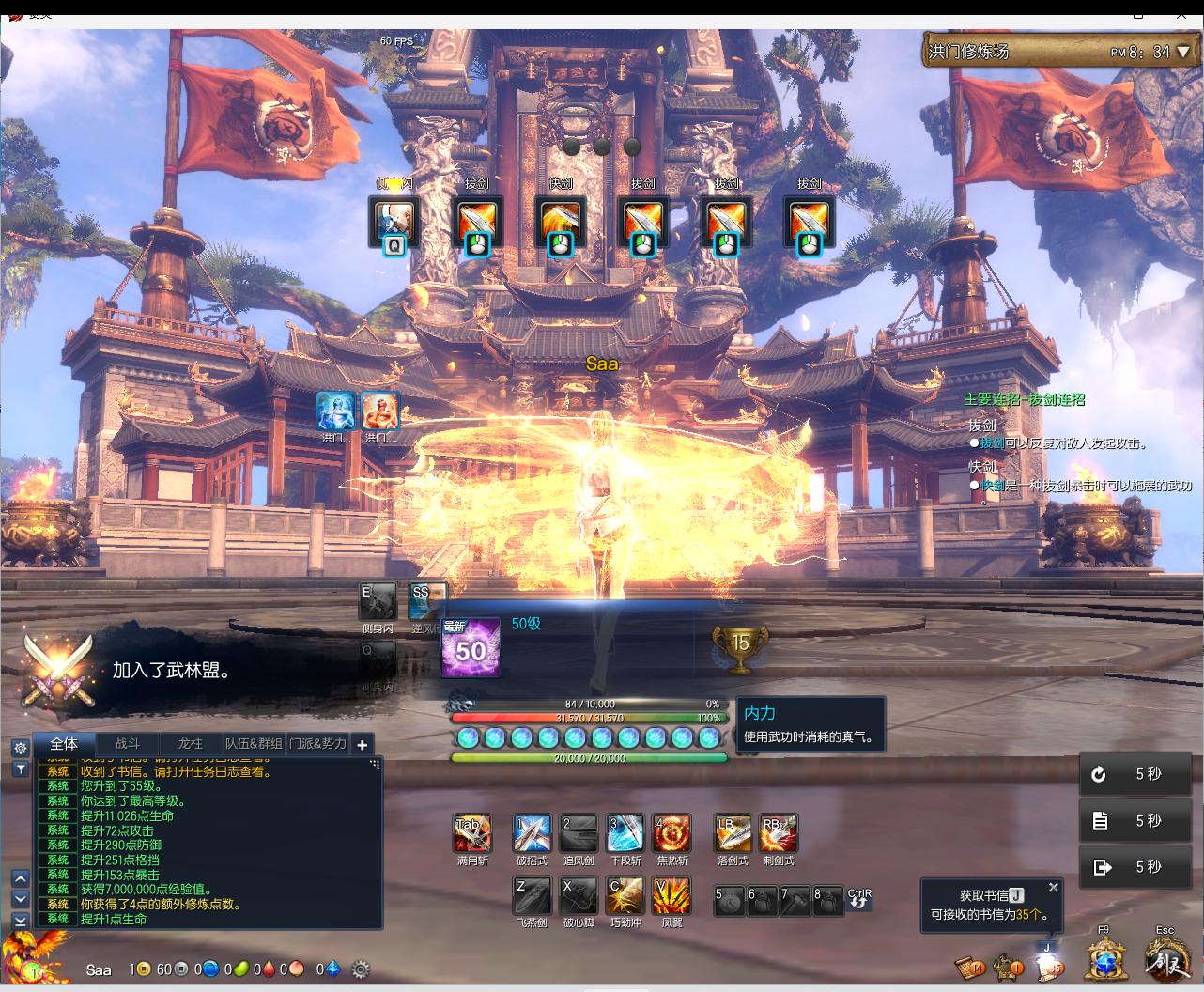Image resolution: width=1204 pixels, height=992 pixels.
Task: Switch to the 战斗 chat tab
Action: tap(128, 744)
